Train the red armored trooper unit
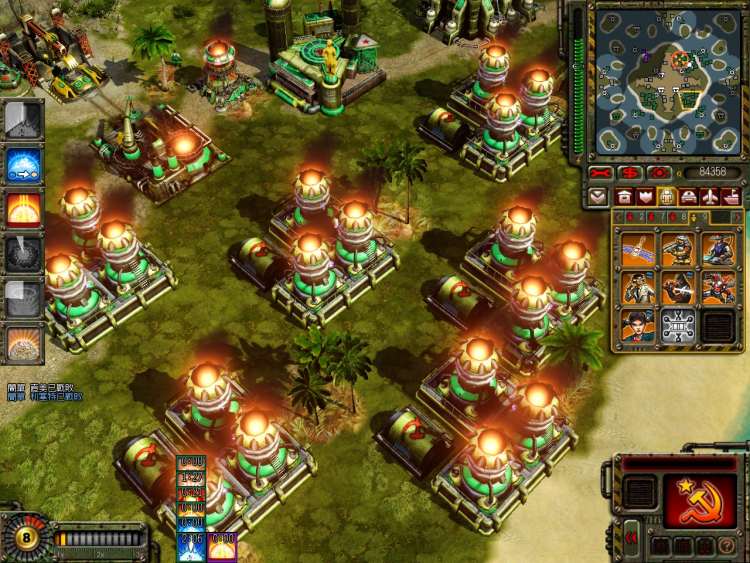The height and width of the screenshot is (563, 750). (x=718, y=288)
